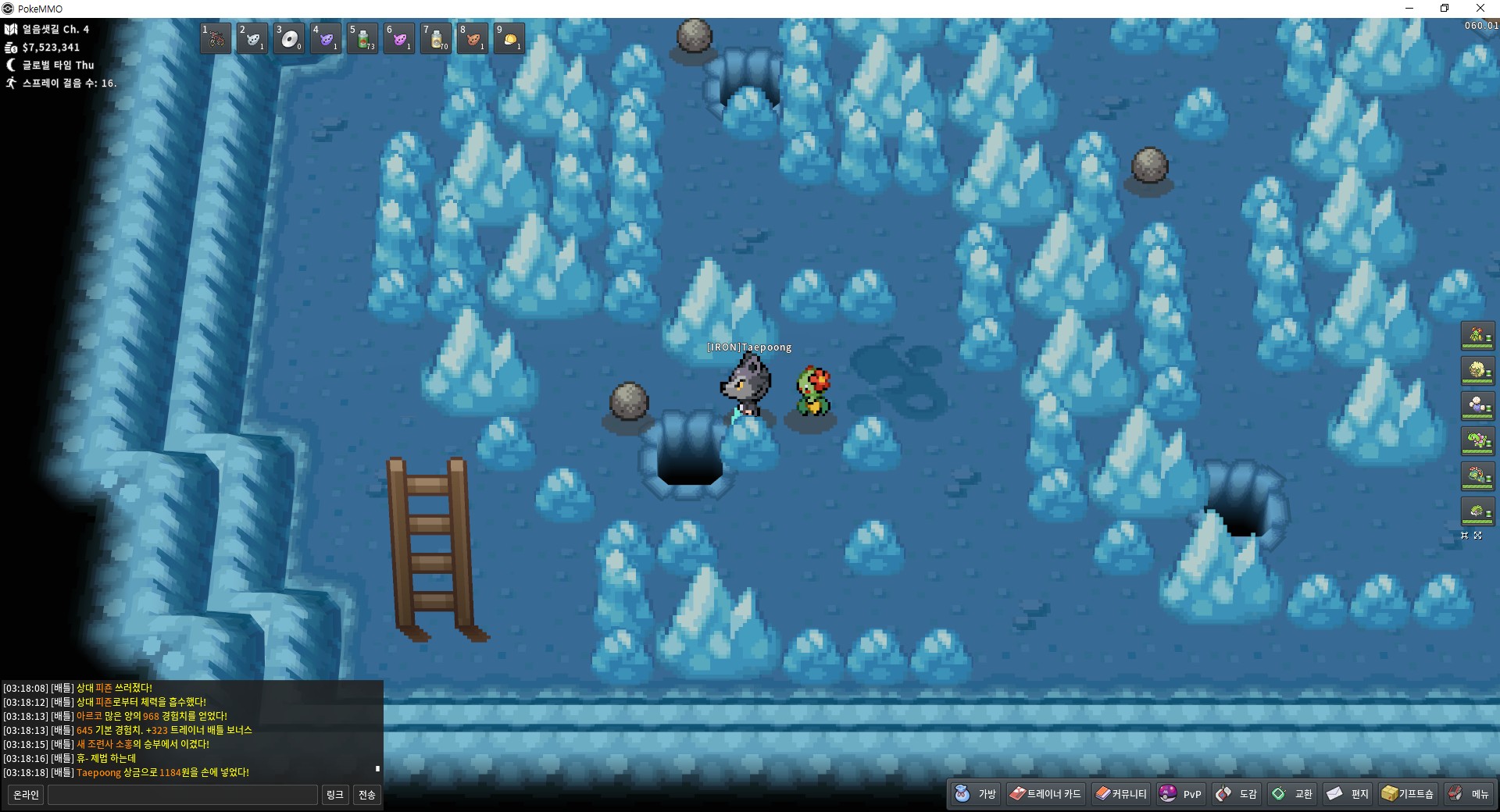Use the yellow spray in hotbar slot 7
This screenshot has width=1500, height=812.
pos(436,38)
